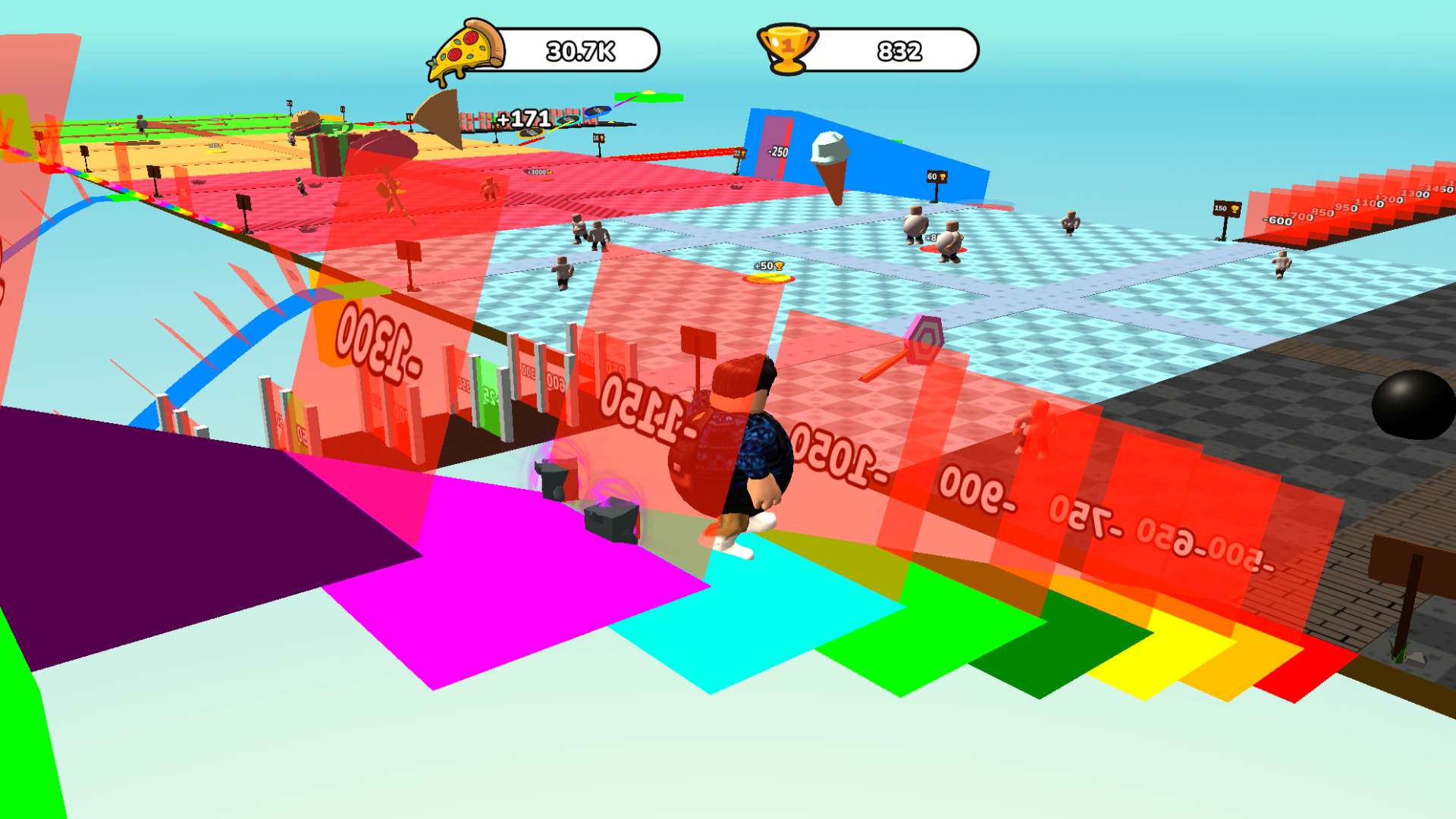Select the 30.7K pizza count display
The height and width of the screenshot is (819, 1456).
580,50
